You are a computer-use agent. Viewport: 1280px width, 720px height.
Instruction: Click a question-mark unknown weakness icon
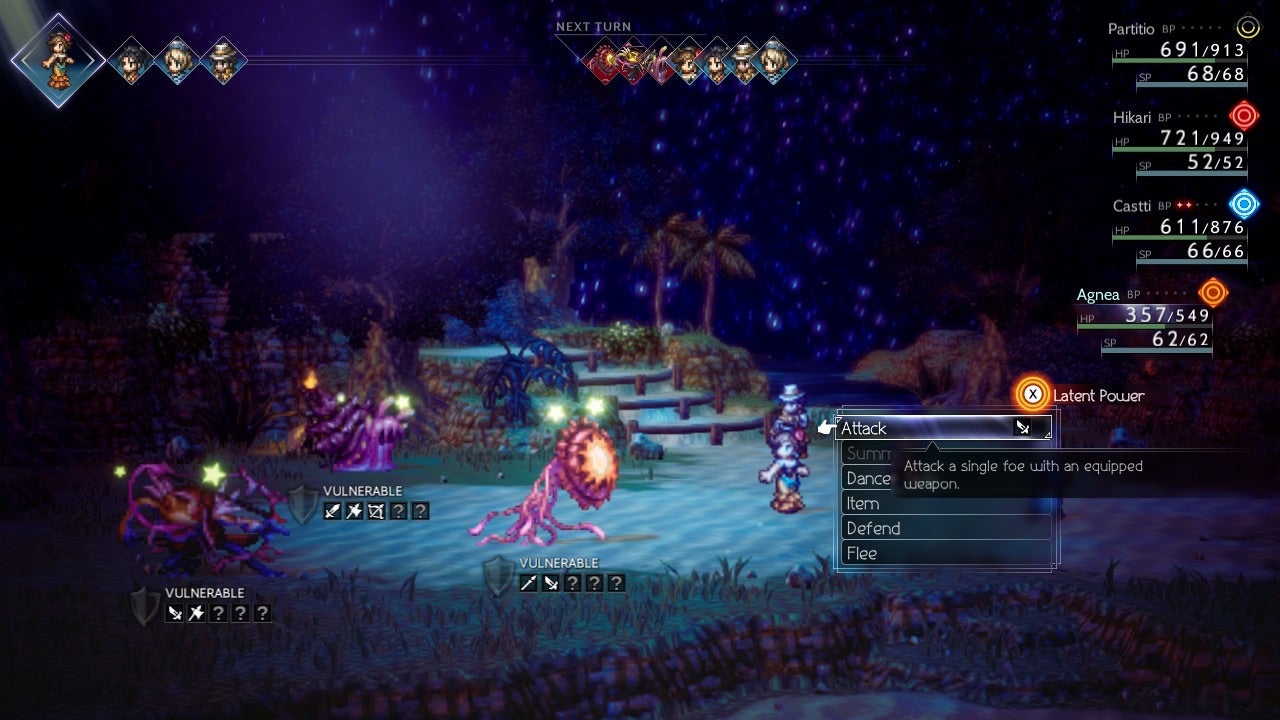(x=400, y=512)
